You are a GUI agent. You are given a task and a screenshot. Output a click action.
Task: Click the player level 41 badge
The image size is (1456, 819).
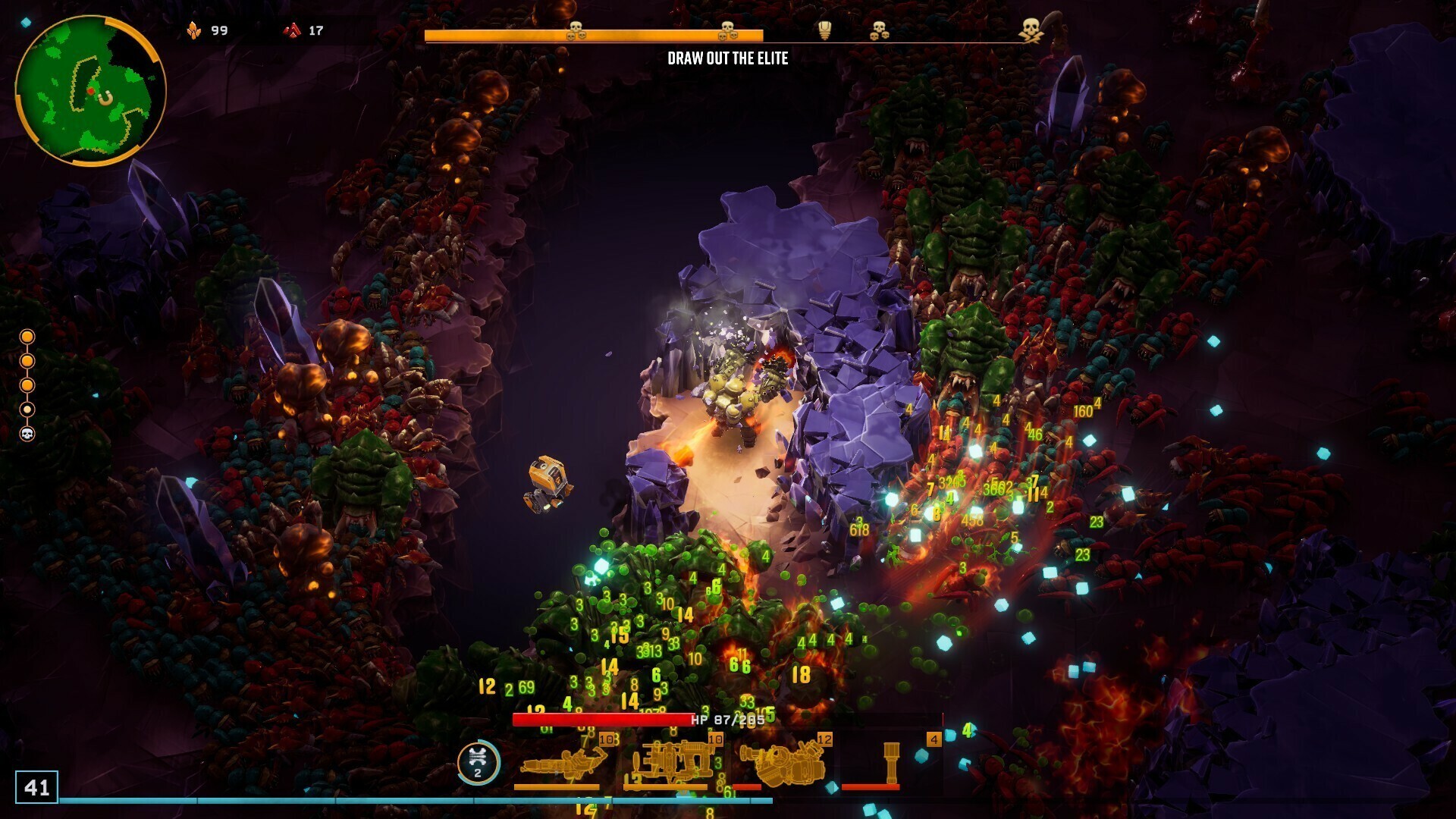click(x=36, y=787)
